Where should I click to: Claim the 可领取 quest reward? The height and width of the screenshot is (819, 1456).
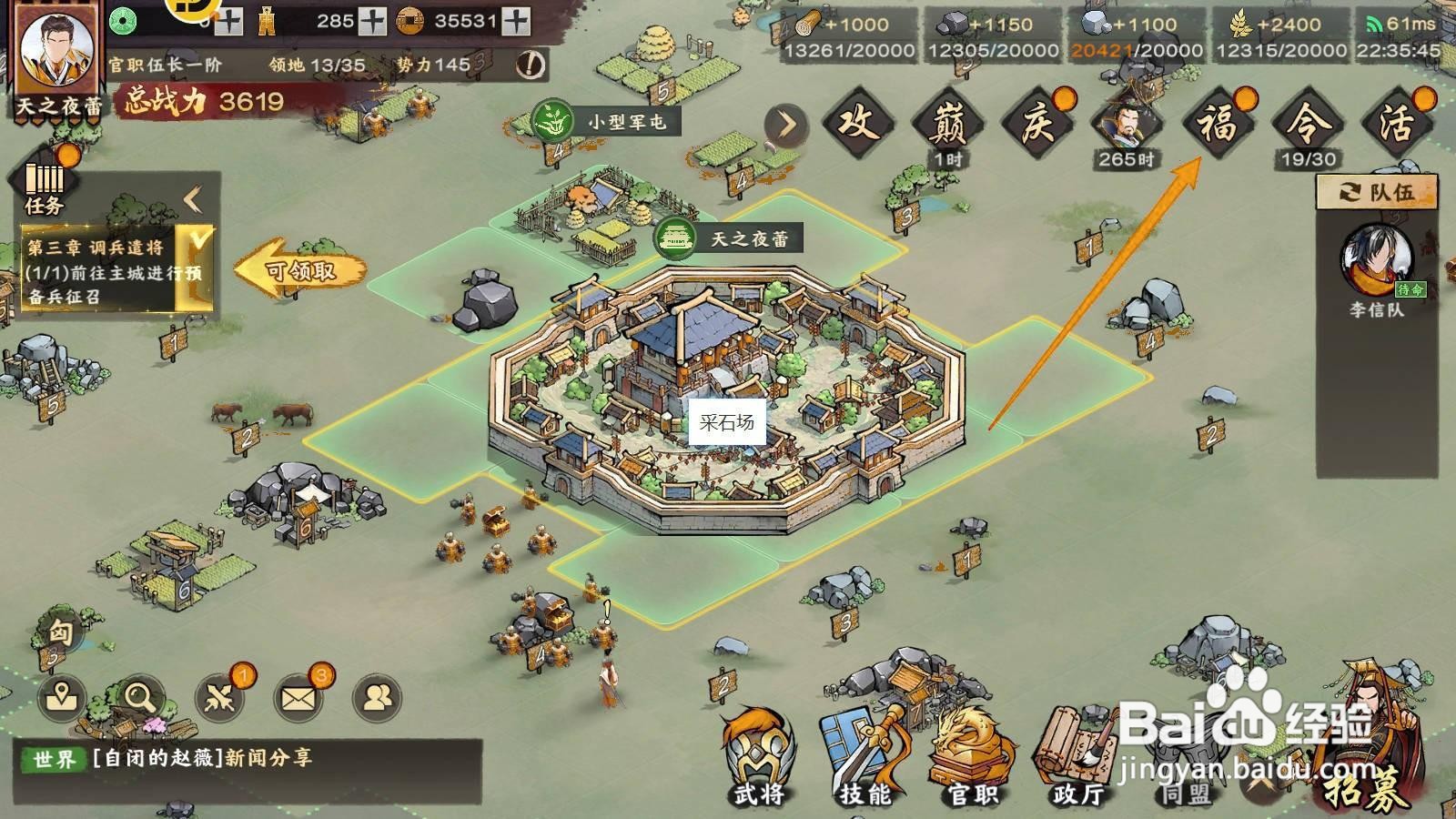300,270
